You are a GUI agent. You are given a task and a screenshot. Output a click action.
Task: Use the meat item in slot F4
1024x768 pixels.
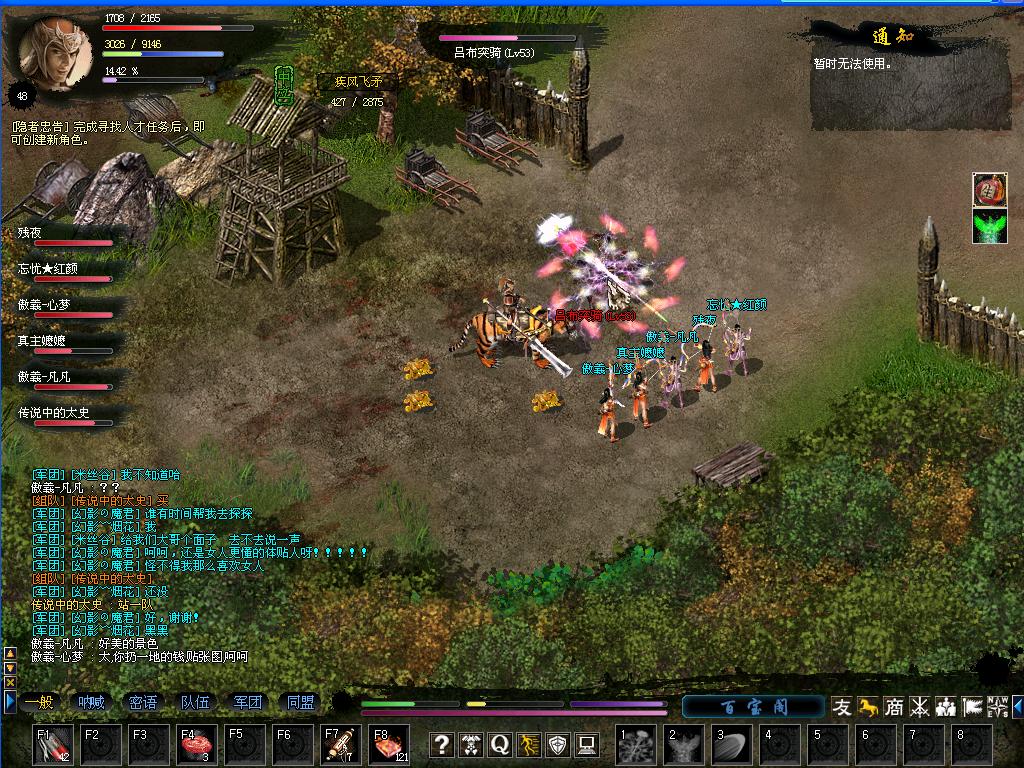tap(196, 745)
